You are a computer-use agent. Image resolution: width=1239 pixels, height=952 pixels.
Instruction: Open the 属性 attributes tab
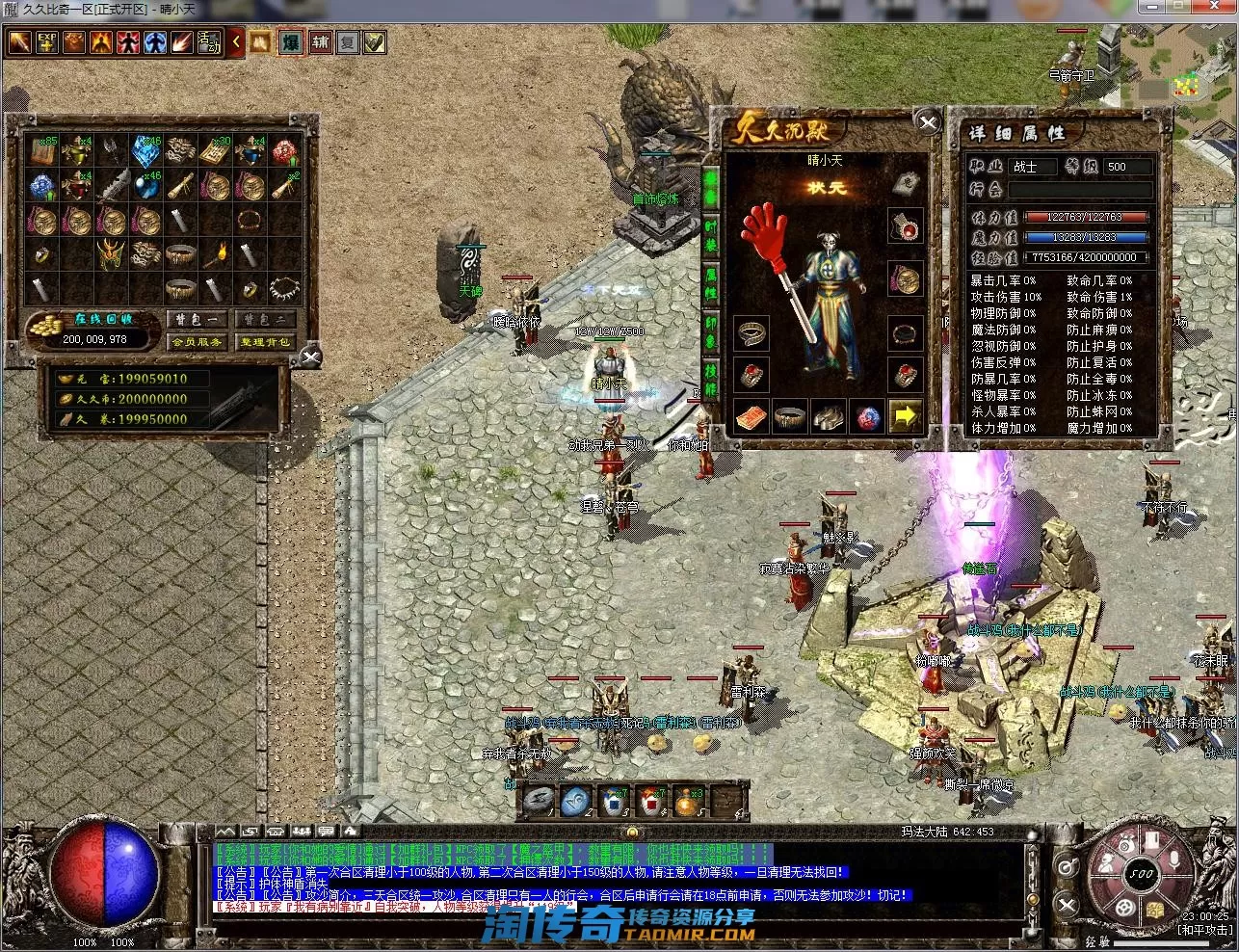(x=711, y=286)
